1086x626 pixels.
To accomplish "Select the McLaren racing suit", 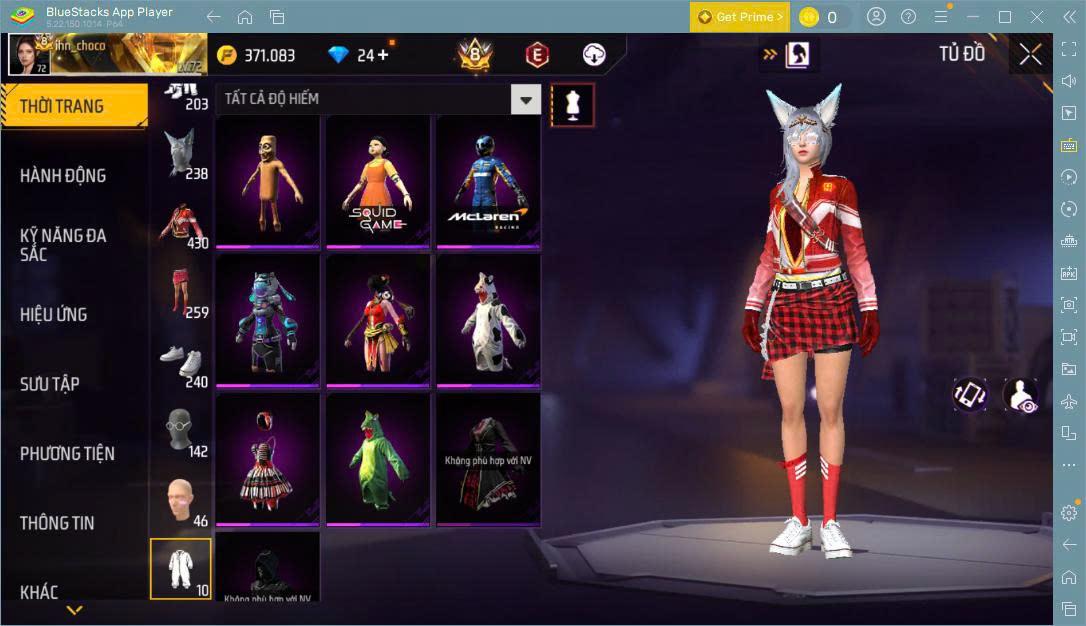I will click(488, 181).
